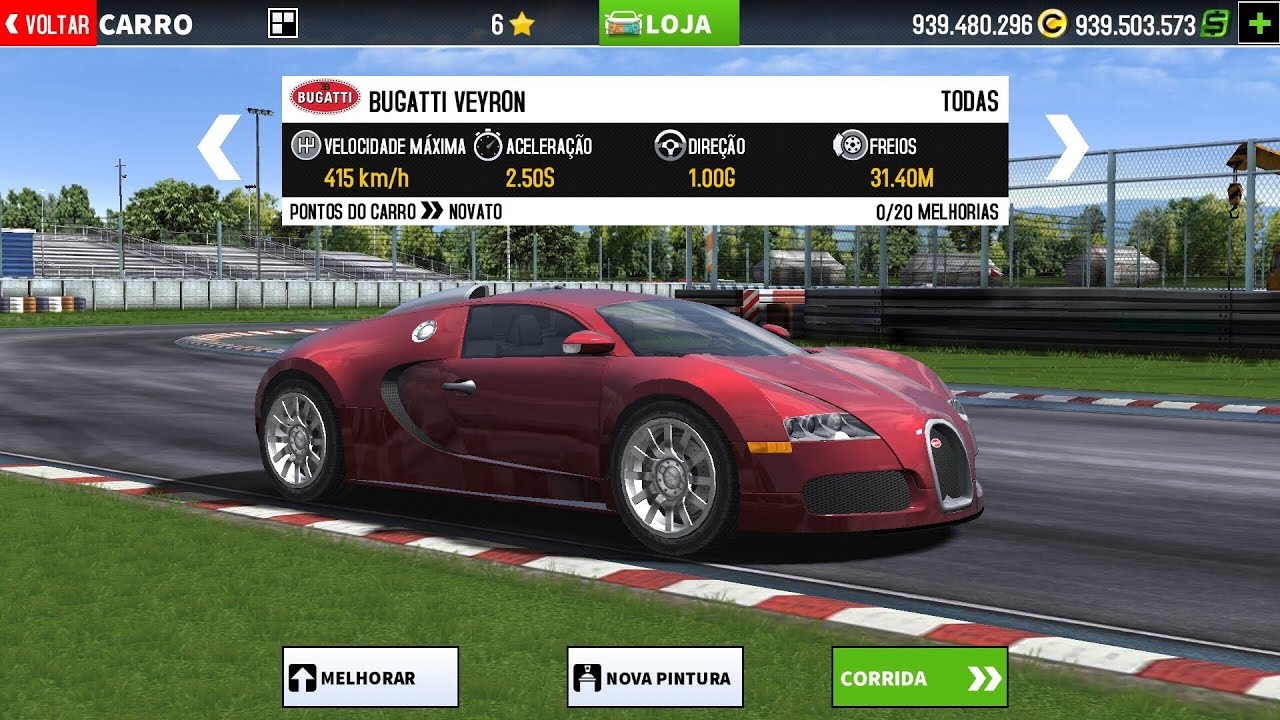Open the garage grid icon on top bar
Screen dimensions: 1280x720
pos(281,21)
